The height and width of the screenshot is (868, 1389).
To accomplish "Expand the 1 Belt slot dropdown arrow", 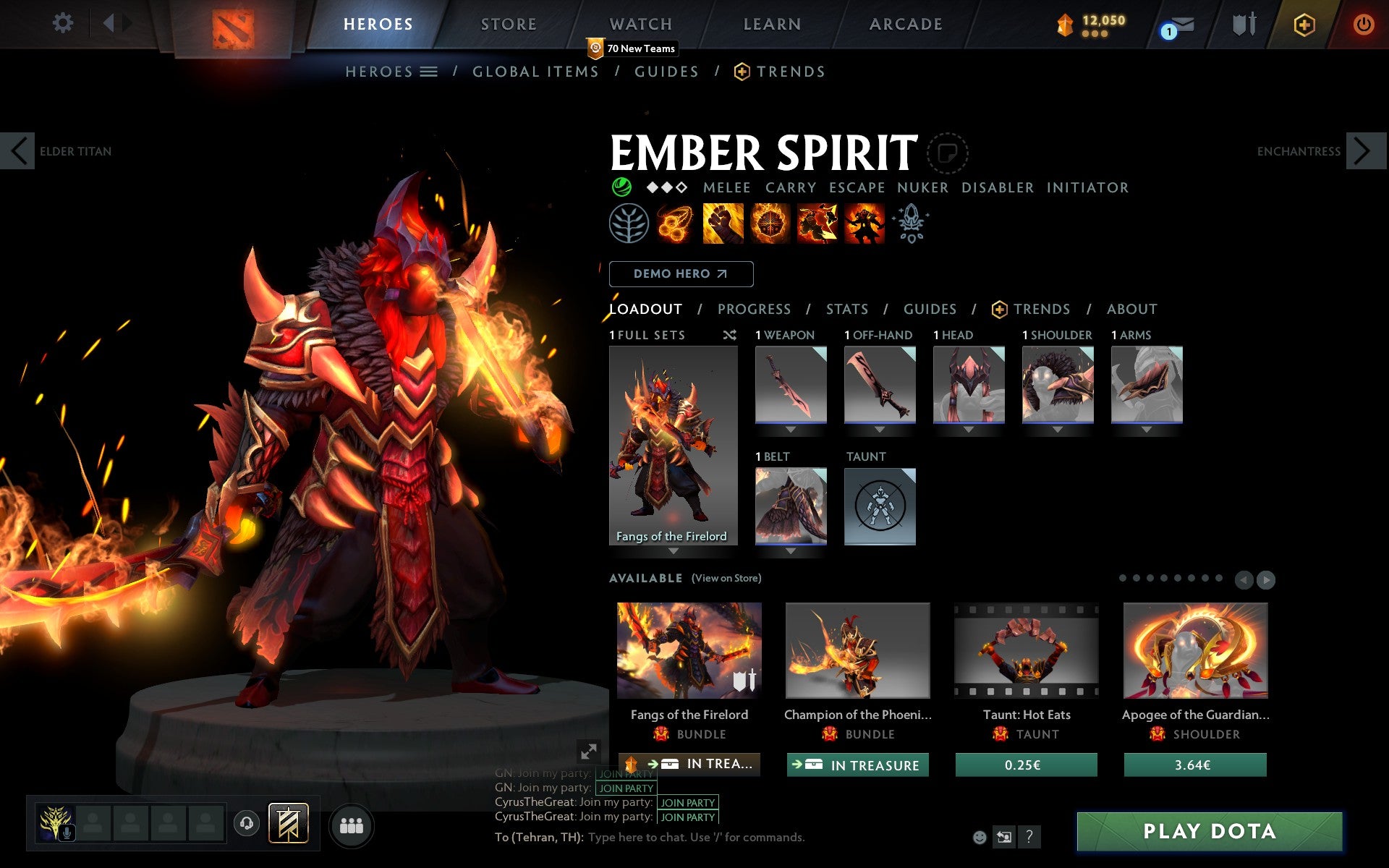I will (791, 550).
